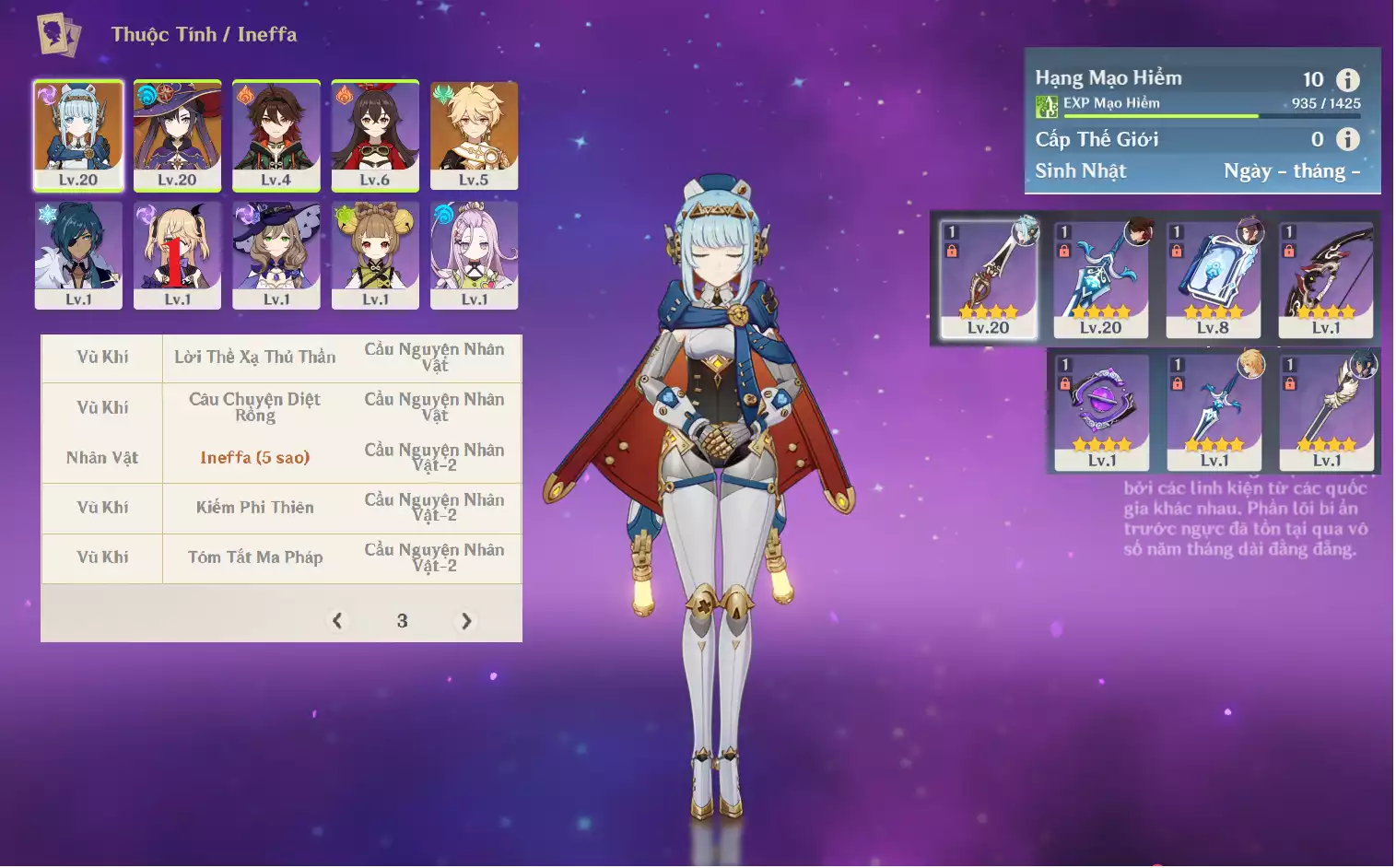1396x868 pixels.
Task: Open info for Hạng Mạo Hiểm
Action: (1347, 80)
